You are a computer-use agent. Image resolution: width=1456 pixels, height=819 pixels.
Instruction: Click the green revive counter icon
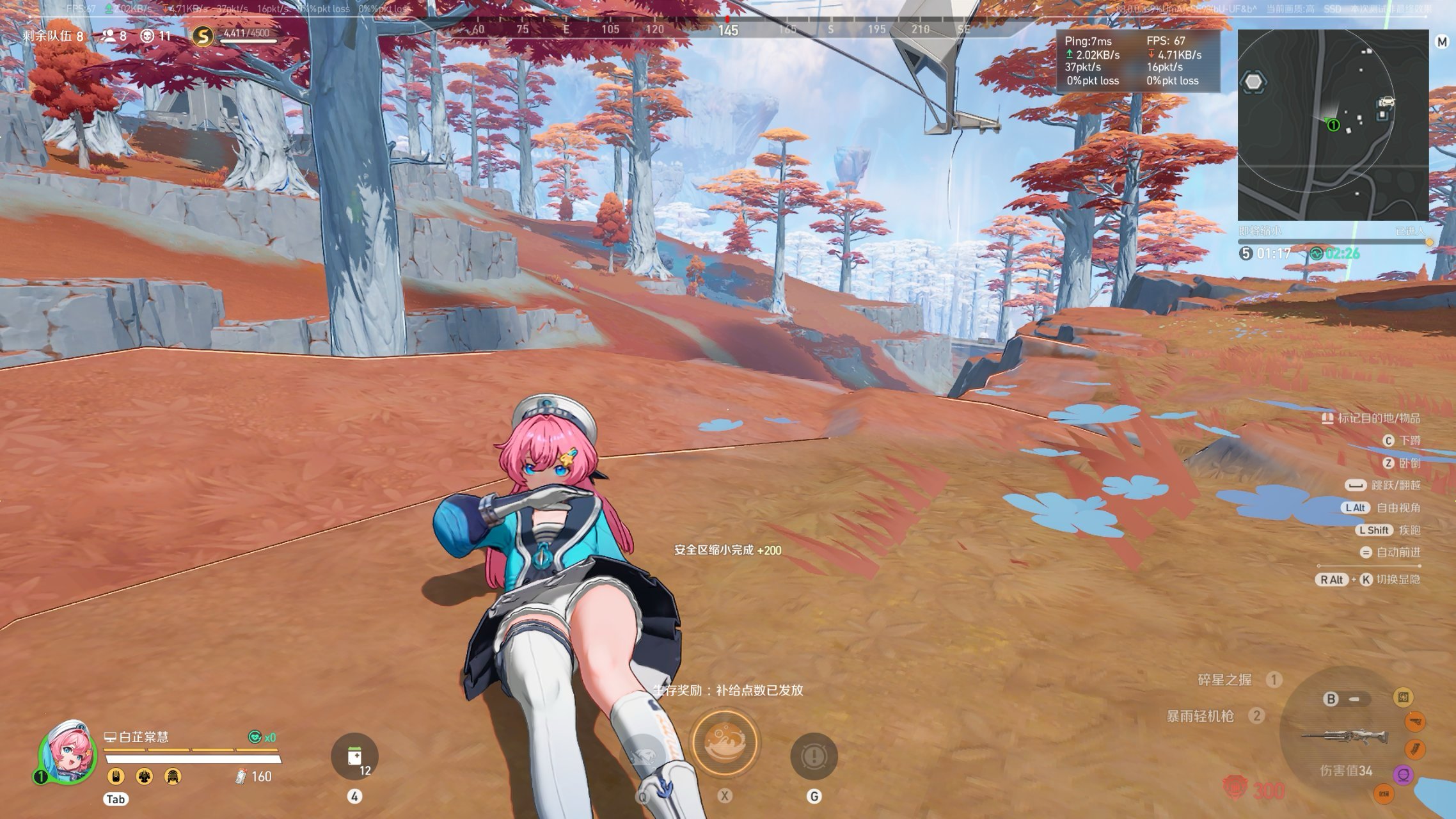tap(255, 737)
